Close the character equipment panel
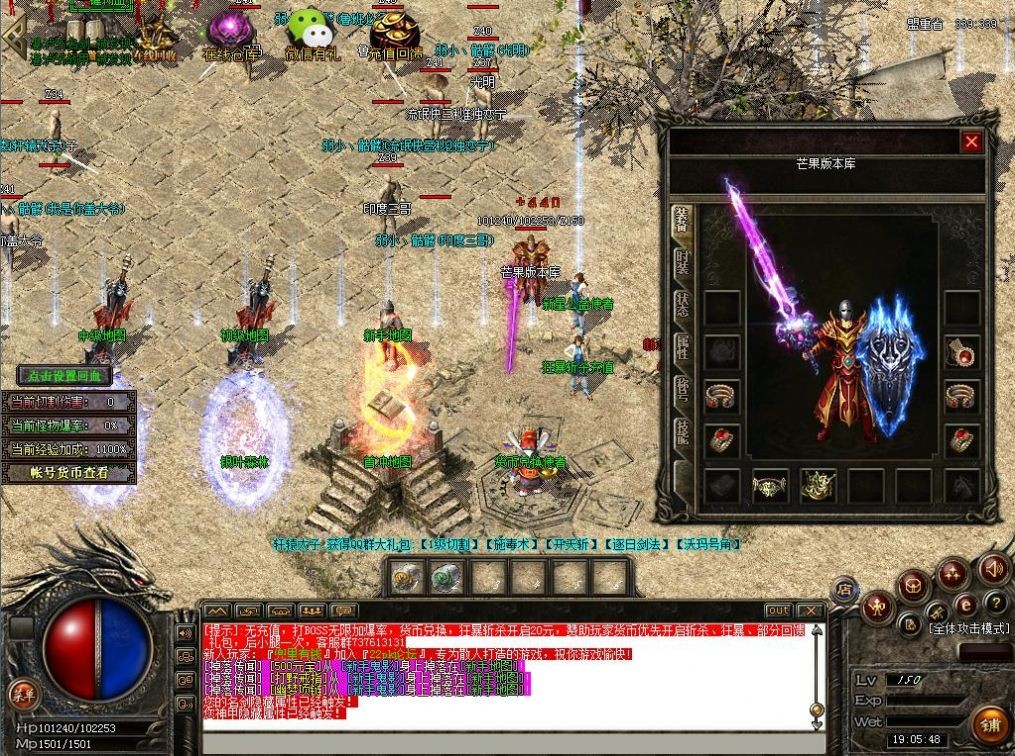Screen dimensions: 1015x756 [x=970, y=142]
